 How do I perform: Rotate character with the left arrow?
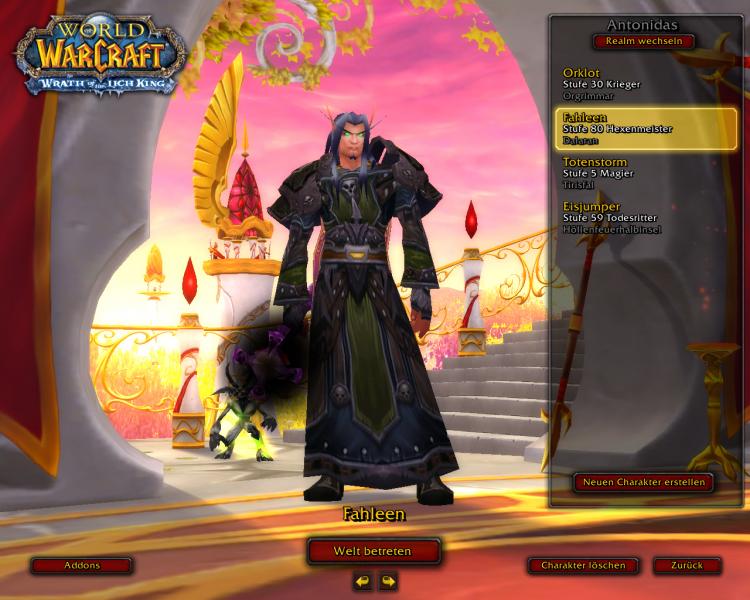pyautogui.click(x=362, y=581)
